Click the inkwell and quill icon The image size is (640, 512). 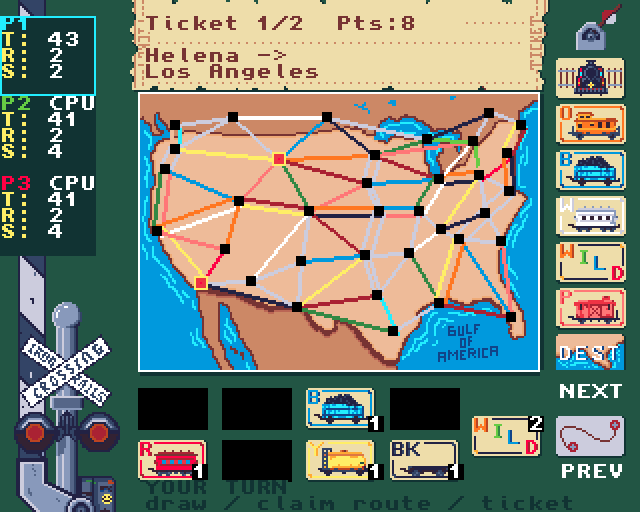coord(590,34)
